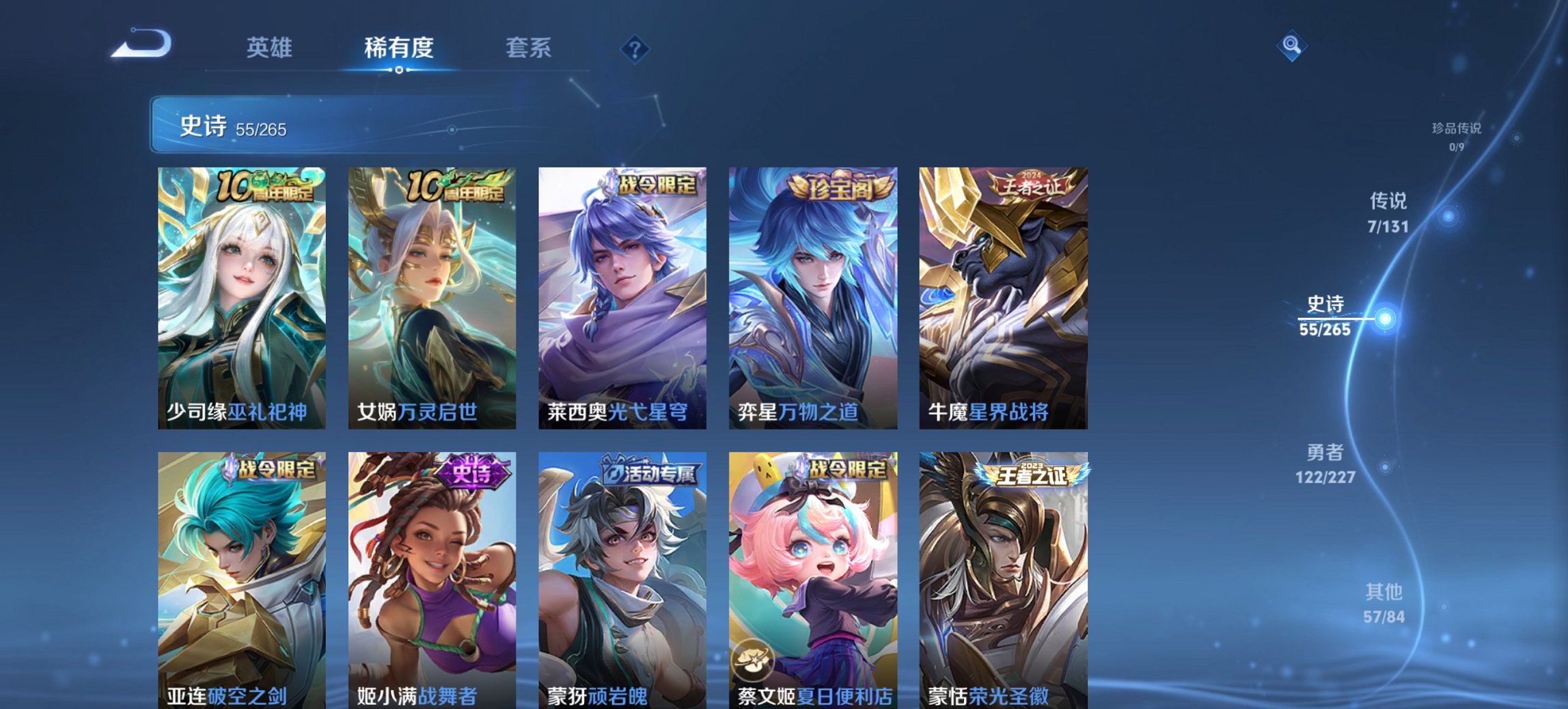Screen dimensions: 1568x709
Task: Switch to the 英雄 tab
Action: coord(271,48)
